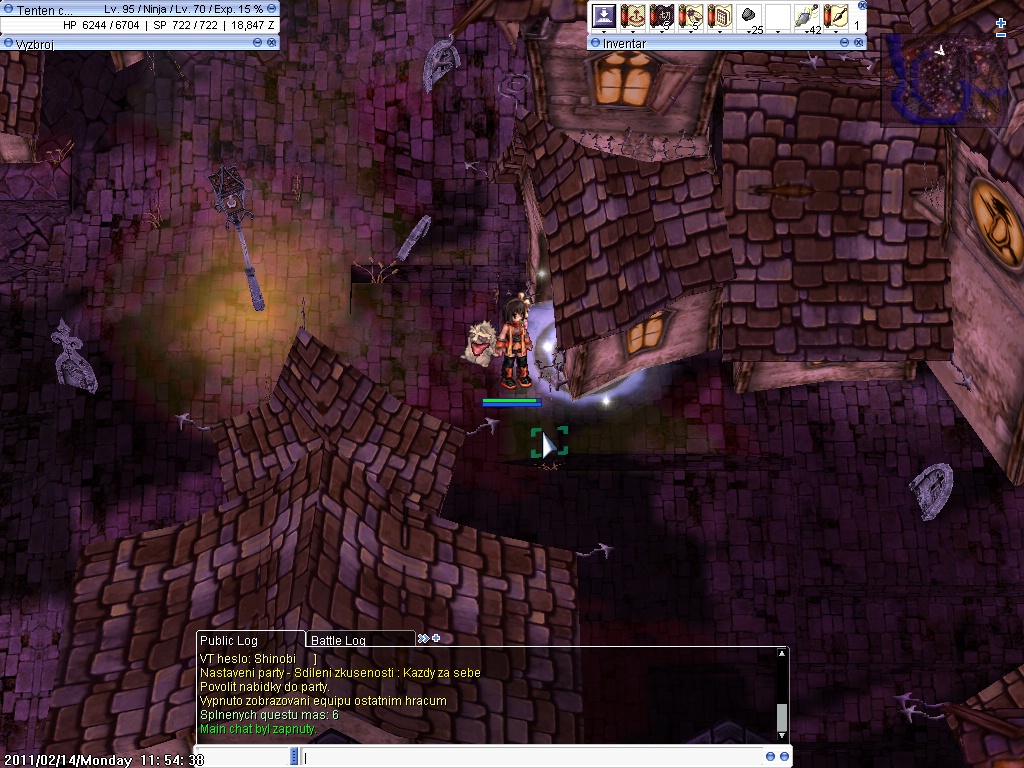Activate the scroll skill with grid pattern
This screenshot has height=768, width=1024.
[719, 16]
